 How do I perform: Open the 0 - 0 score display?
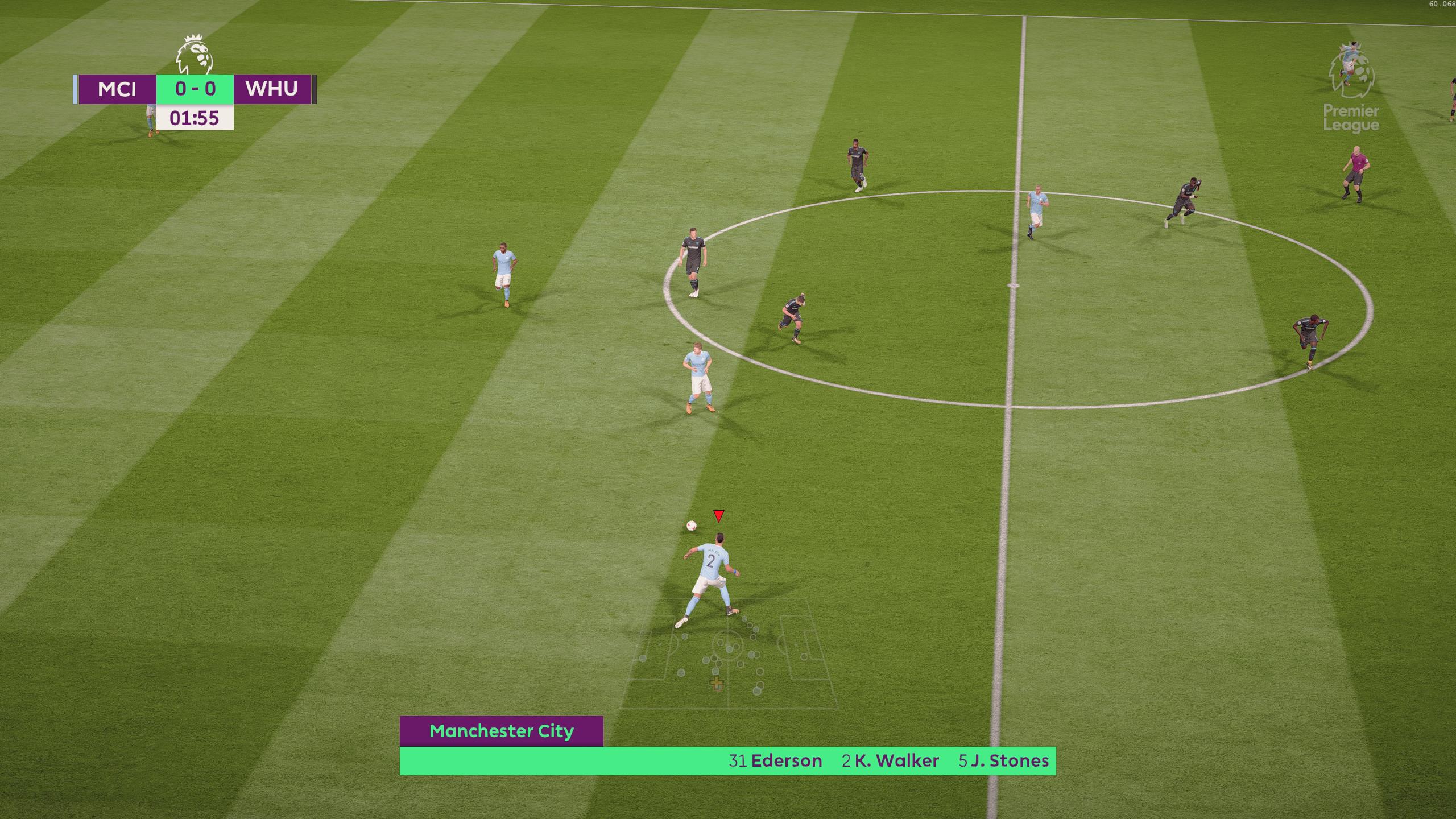194,89
